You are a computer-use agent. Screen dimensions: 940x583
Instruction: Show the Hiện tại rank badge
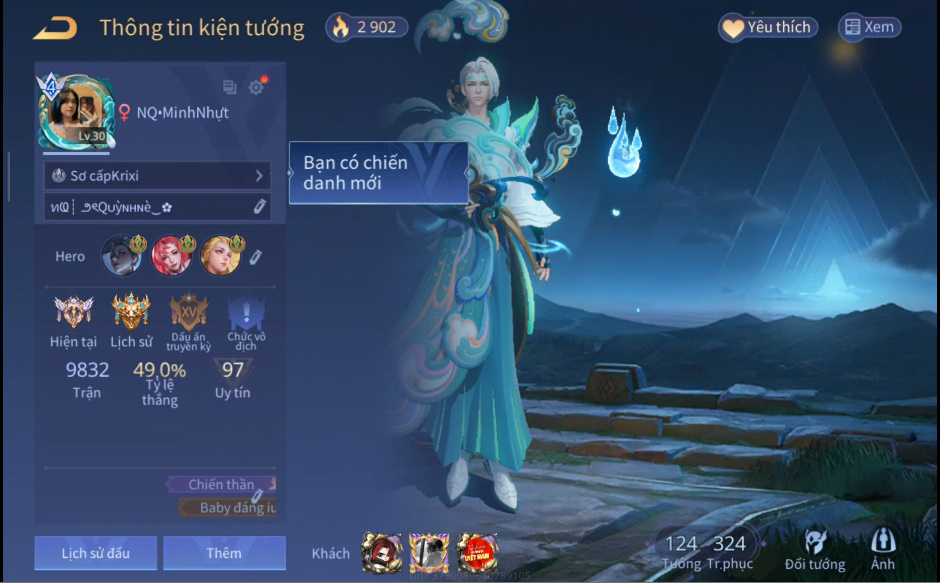point(73,312)
